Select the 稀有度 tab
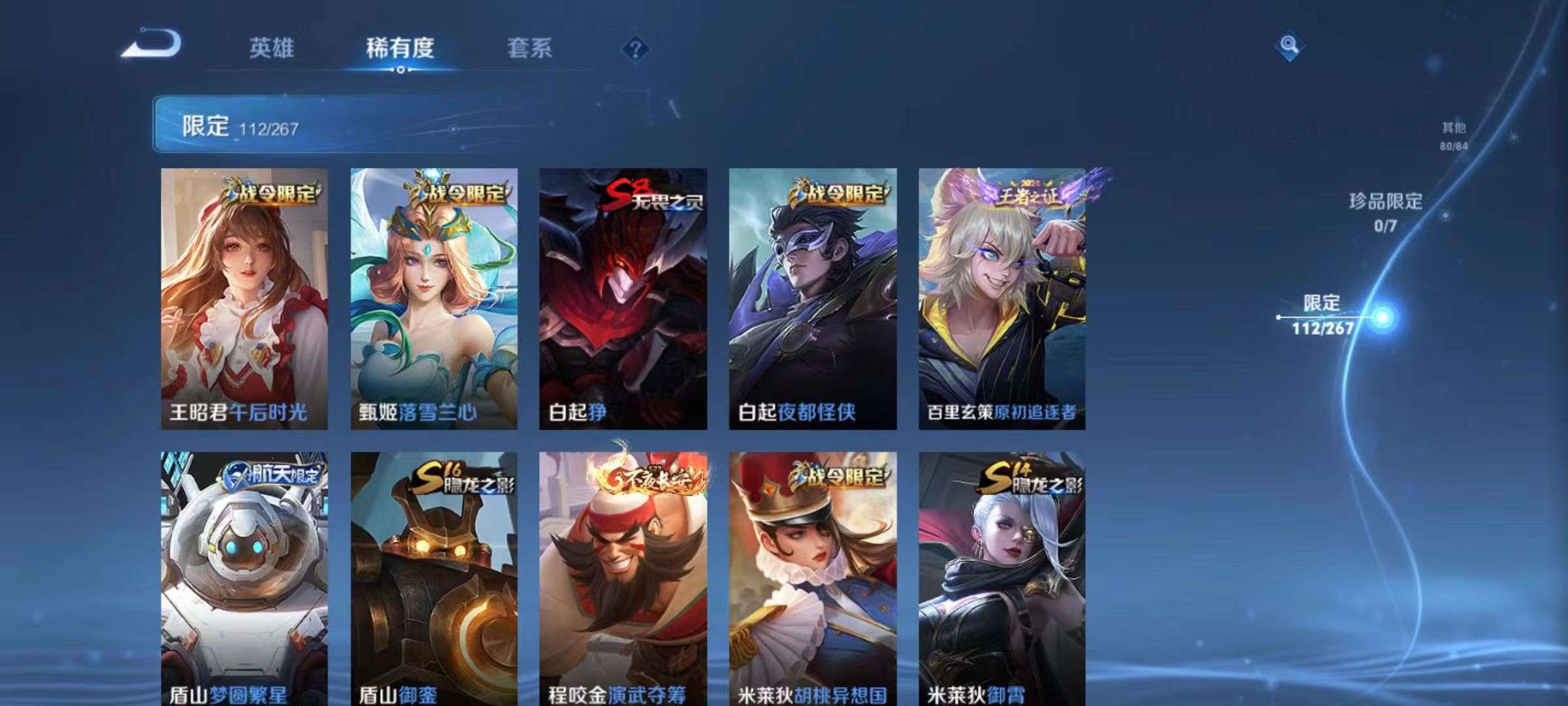Image resolution: width=1568 pixels, height=706 pixels. (x=400, y=48)
